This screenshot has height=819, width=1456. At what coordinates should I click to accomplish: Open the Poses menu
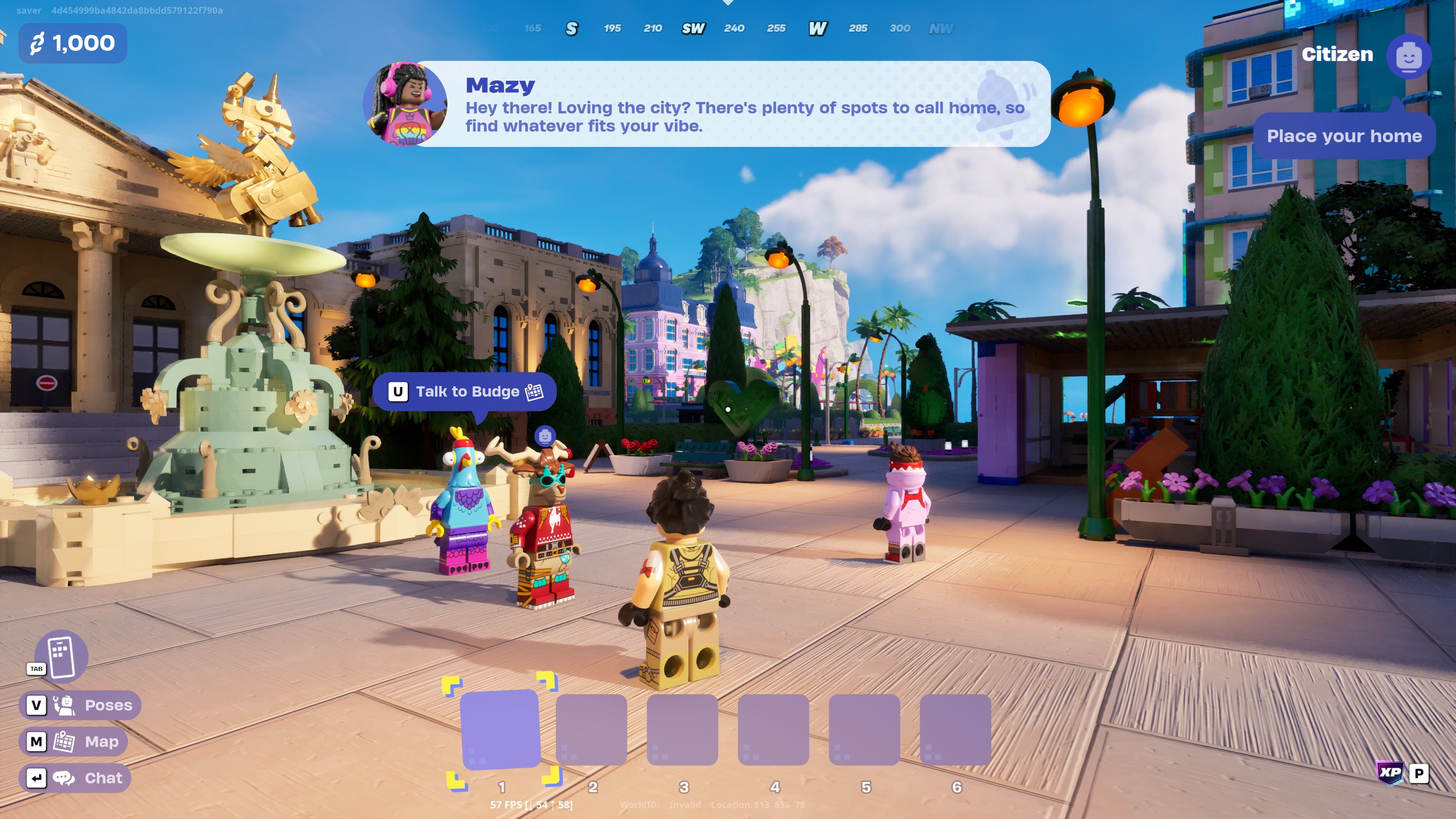(80, 705)
